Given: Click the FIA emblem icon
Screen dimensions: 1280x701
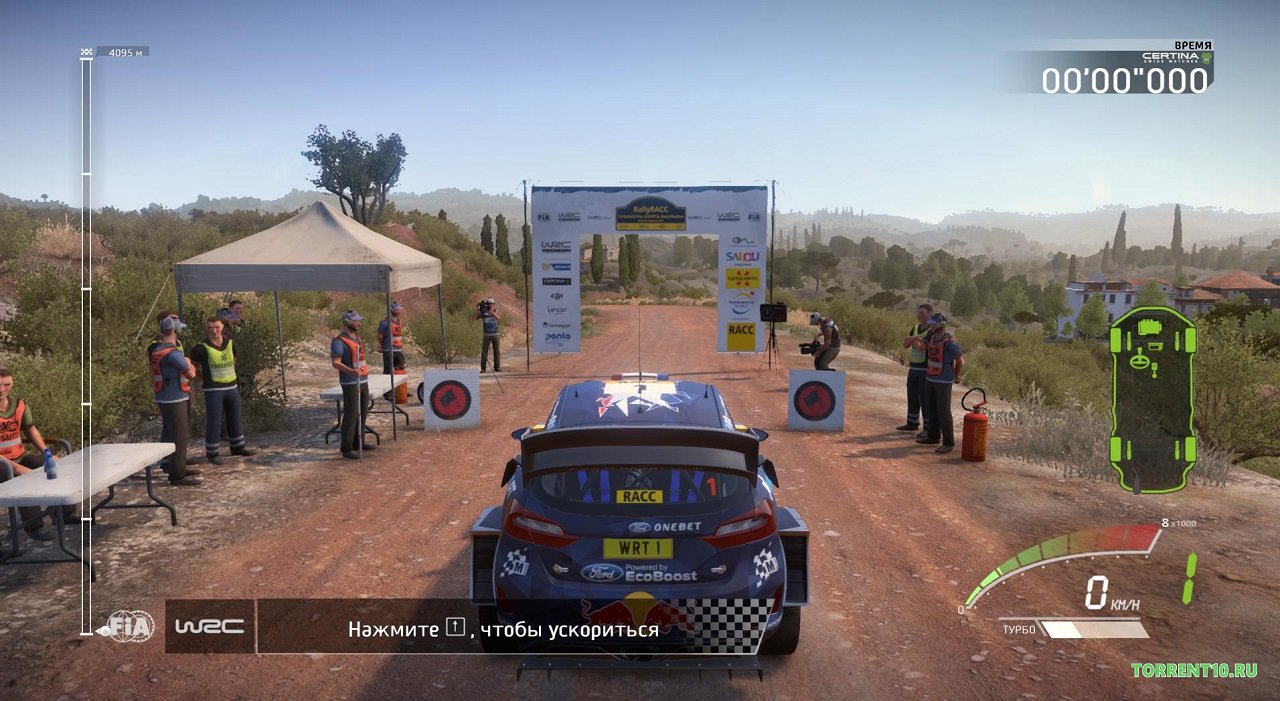Looking at the screenshot, I should (x=131, y=626).
